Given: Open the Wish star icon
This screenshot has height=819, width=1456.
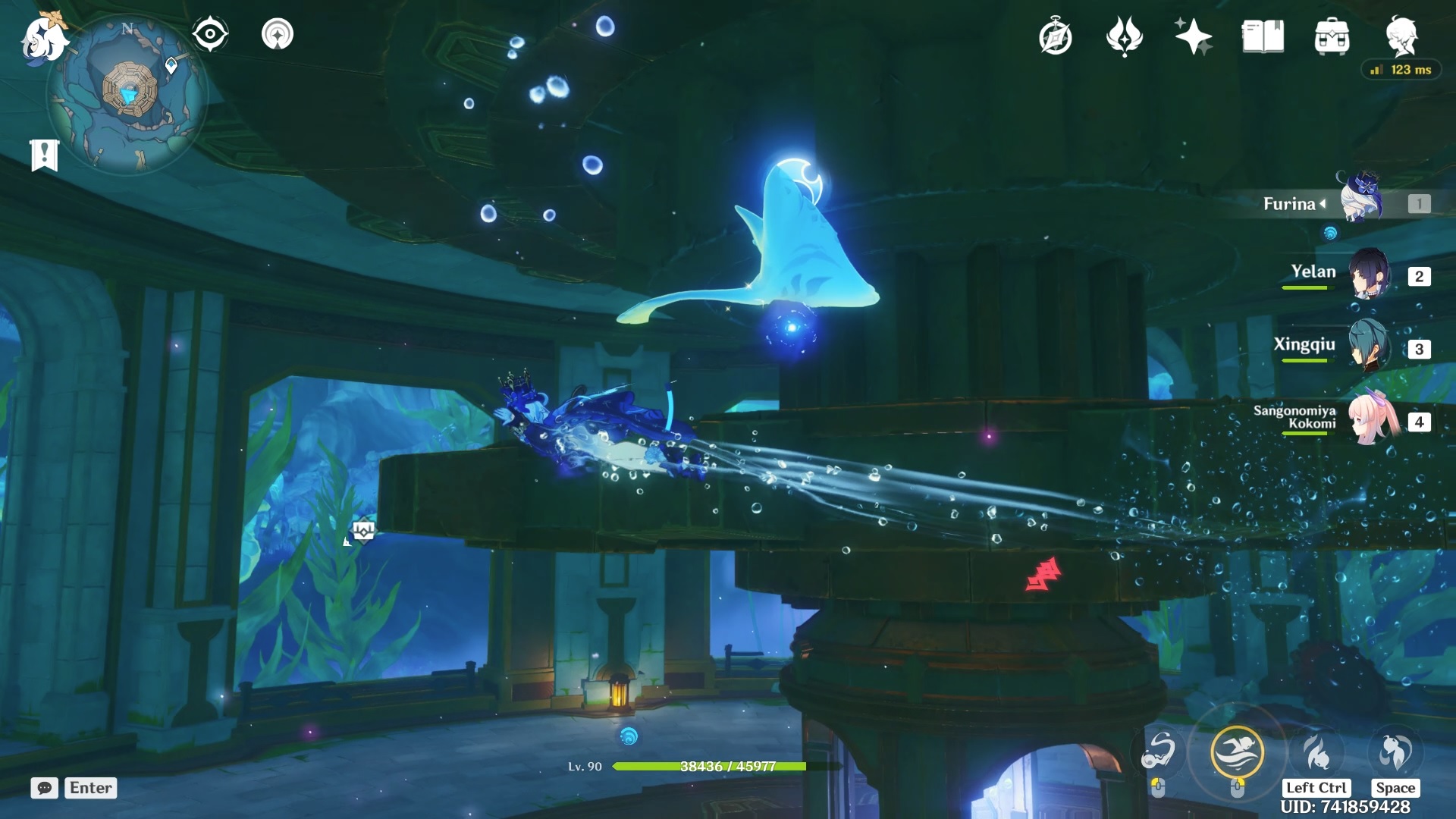Looking at the screenshot, I should tap(1193, 36).
